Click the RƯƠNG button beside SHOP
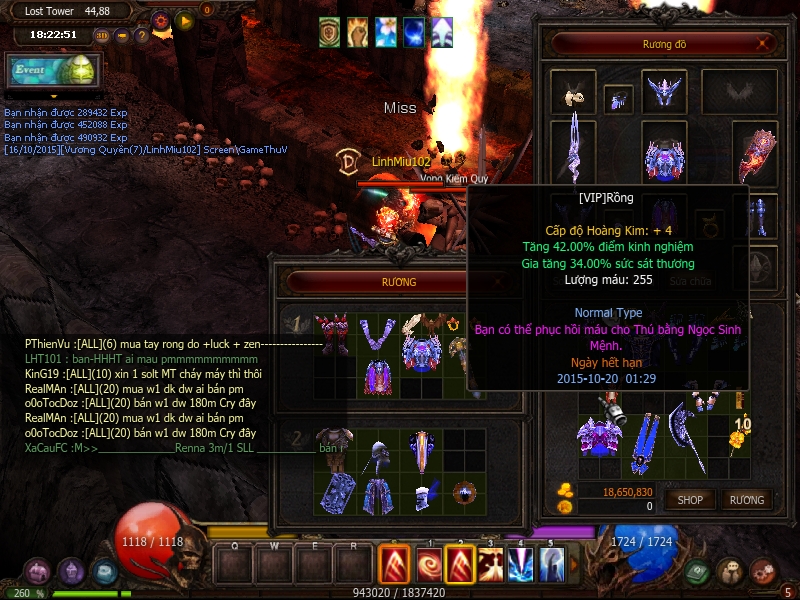Image resolution: width=800 pixels, height=600 pixels. pos(746,499)
